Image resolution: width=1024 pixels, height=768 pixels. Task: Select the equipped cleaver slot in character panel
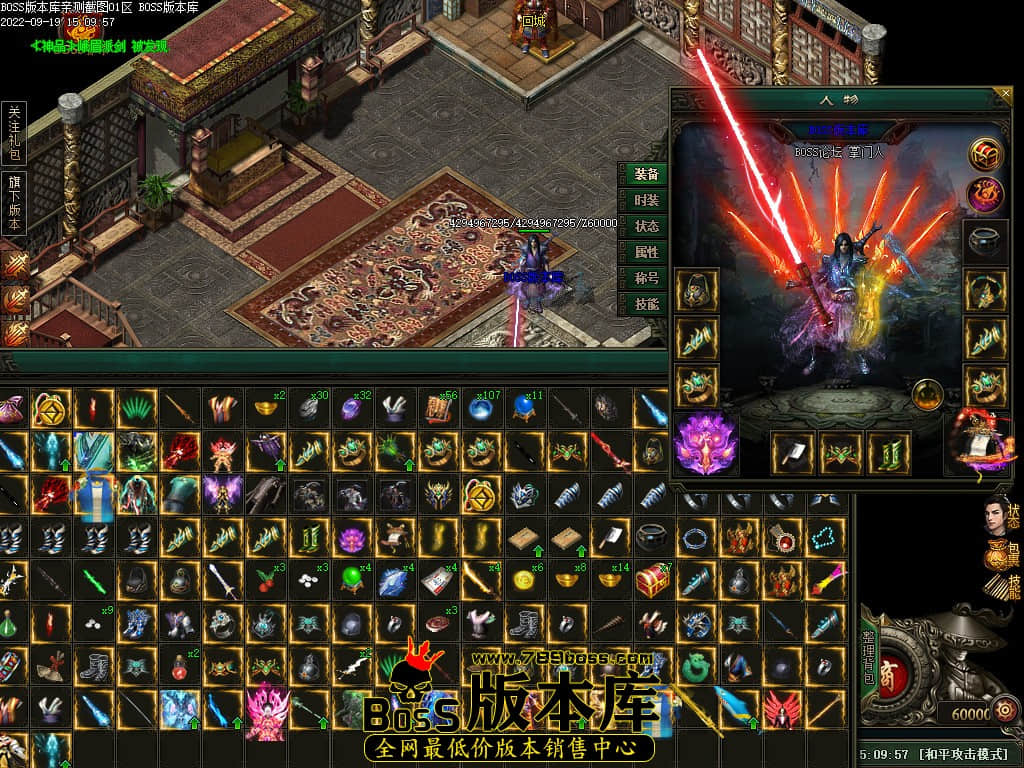pyautogui.click(x=793, y=453)
